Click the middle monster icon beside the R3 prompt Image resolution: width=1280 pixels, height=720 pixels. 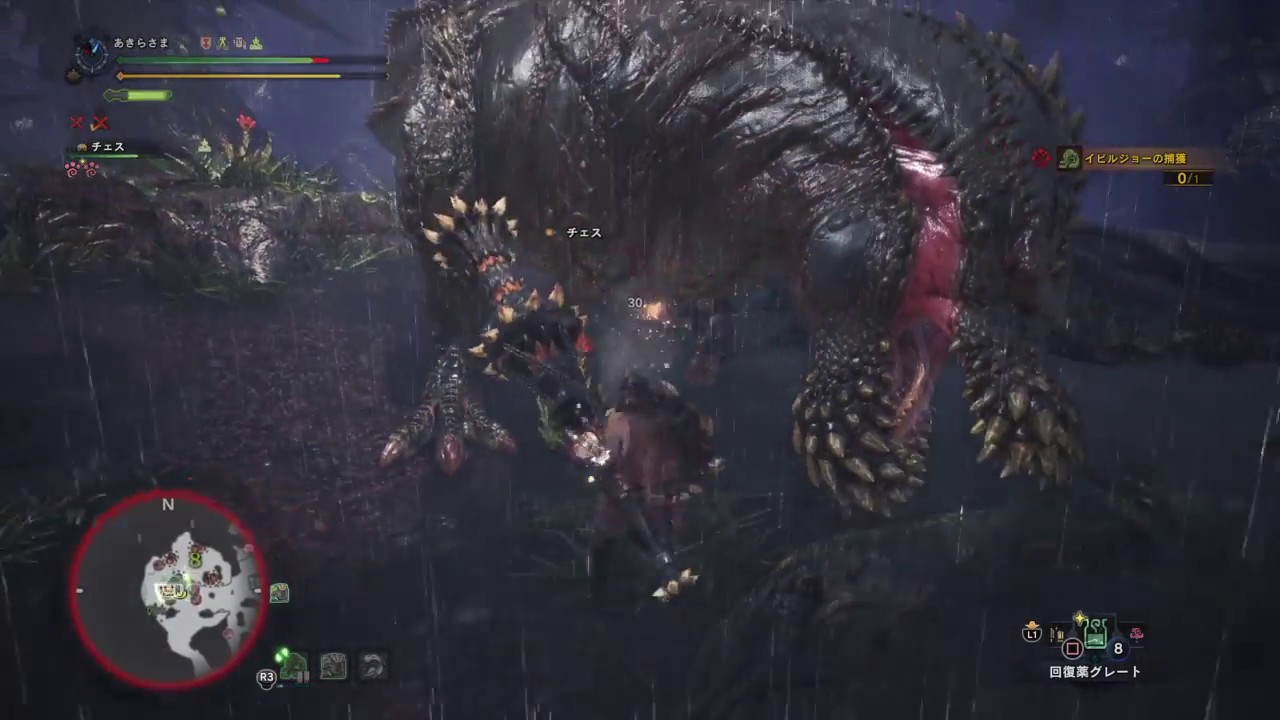(333, 667)
